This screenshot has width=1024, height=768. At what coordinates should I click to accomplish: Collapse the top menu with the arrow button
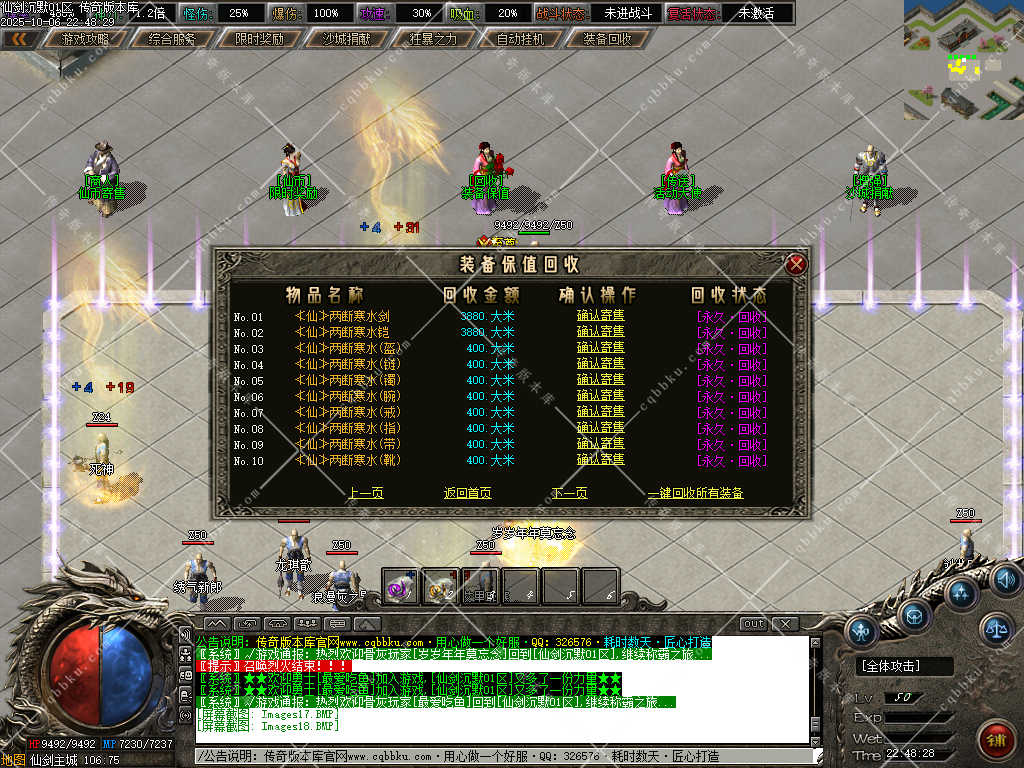click(x=17, y=39)
